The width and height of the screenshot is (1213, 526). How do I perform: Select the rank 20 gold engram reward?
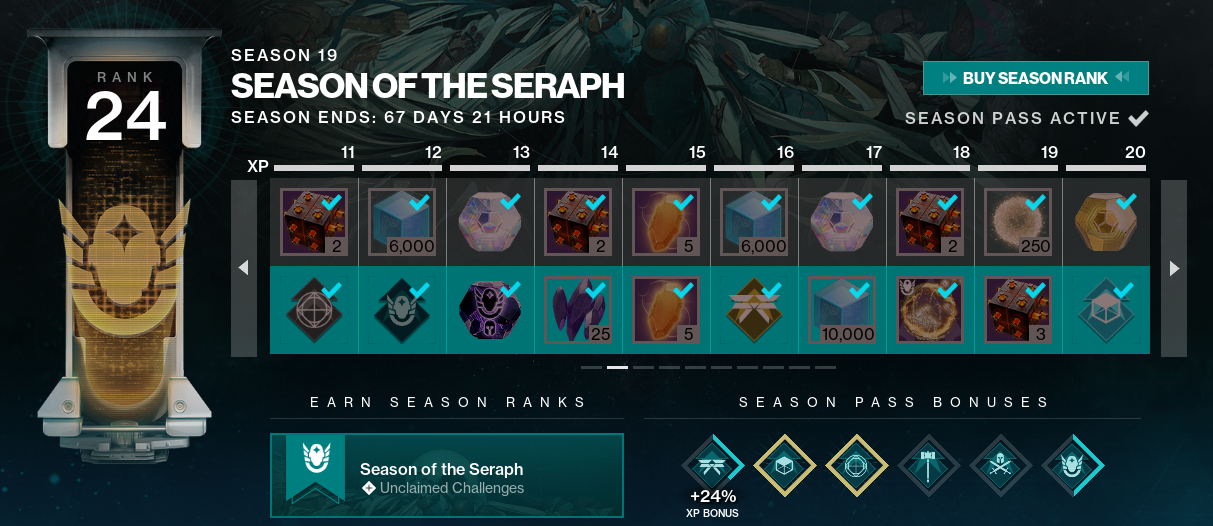pos(1105,222)
